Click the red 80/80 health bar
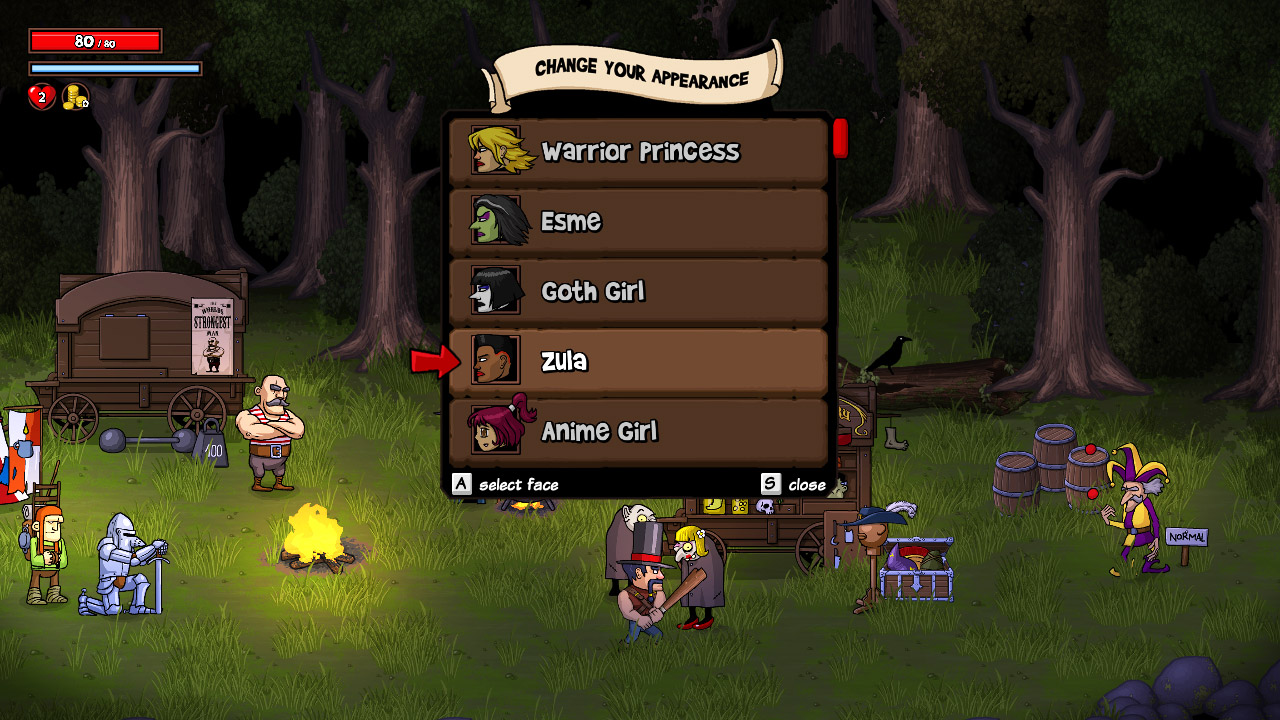1280x720 pixels. 95,40
